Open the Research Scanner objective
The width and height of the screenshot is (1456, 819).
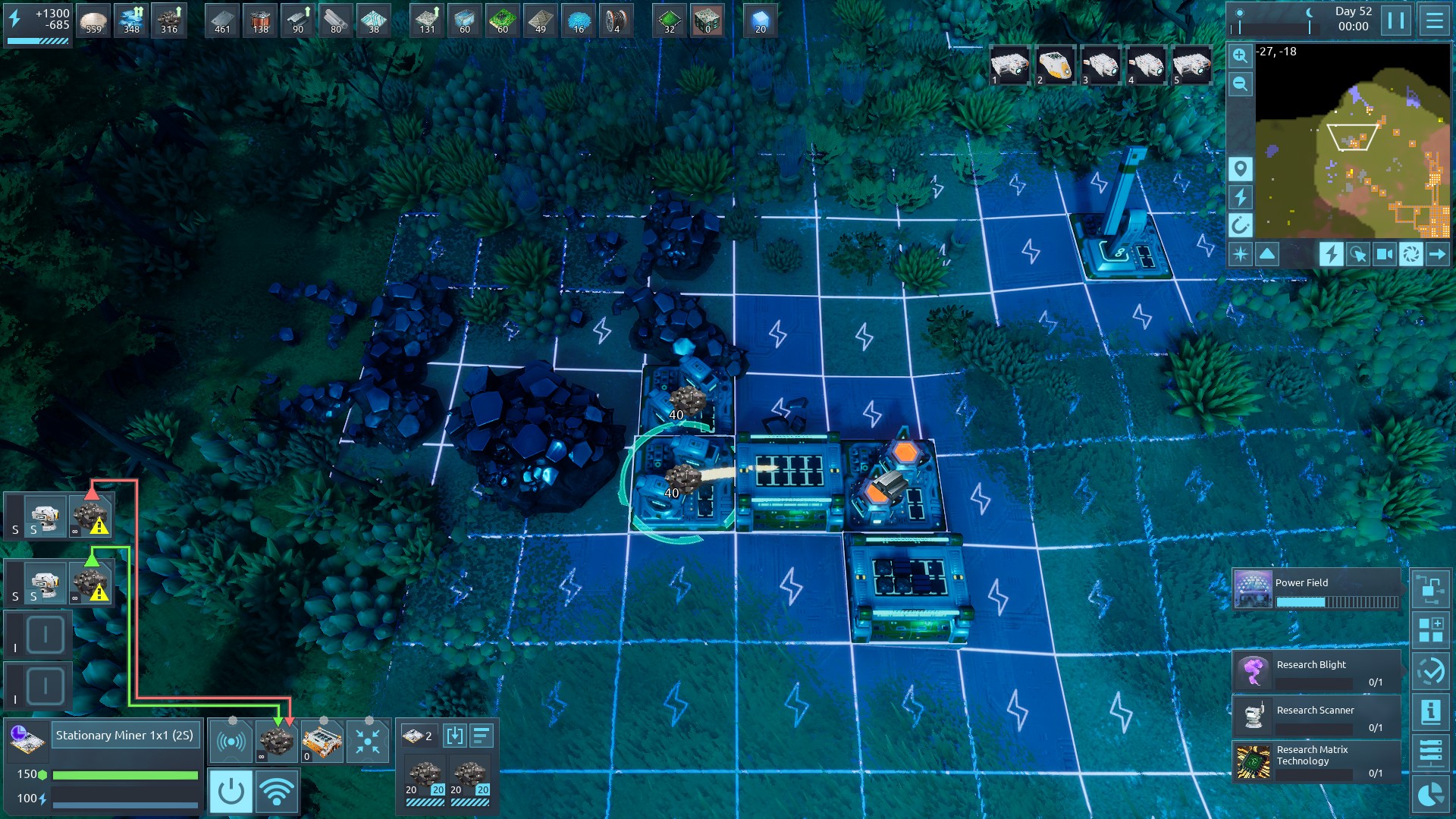pyautogui.click(x=1316, y=717)
